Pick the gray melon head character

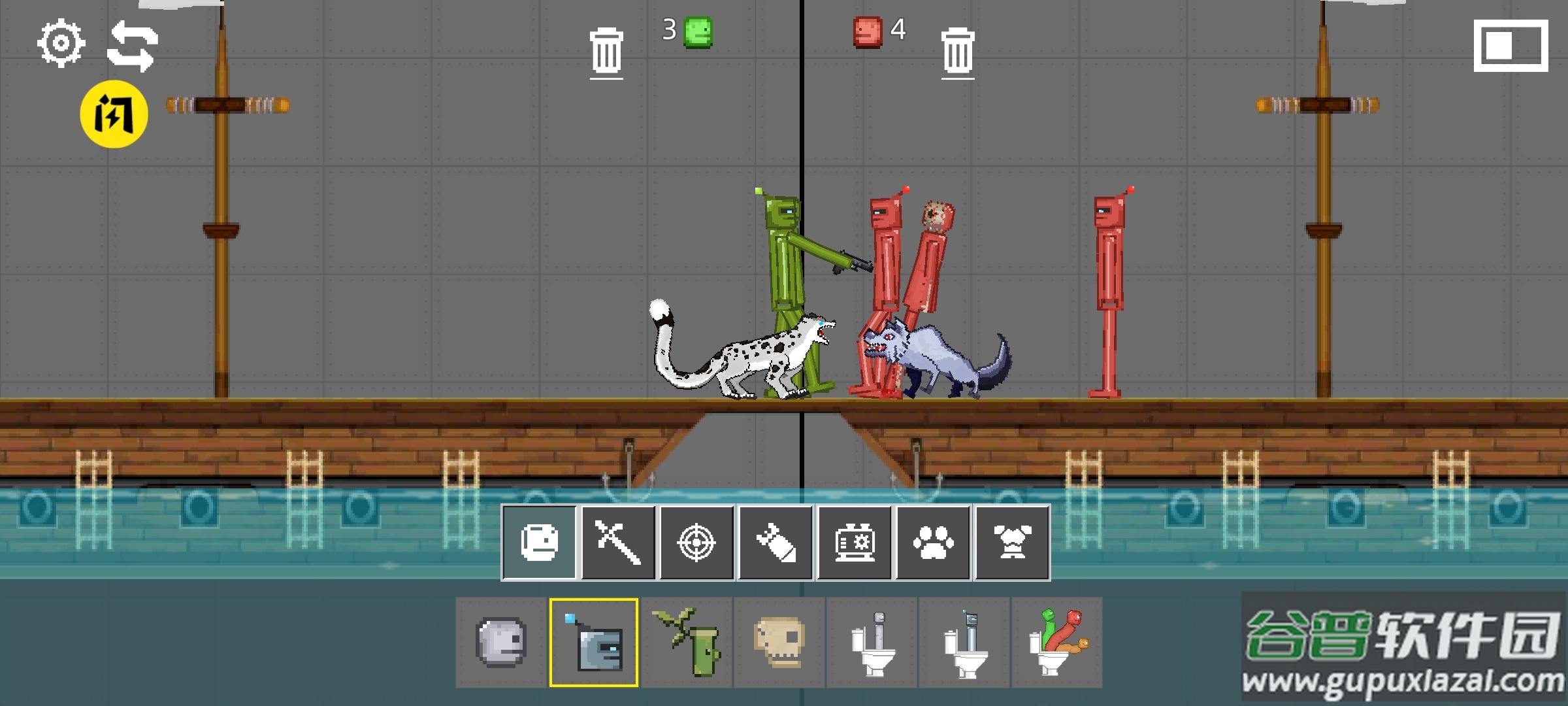pyautogui.click(x=501, y=642)
